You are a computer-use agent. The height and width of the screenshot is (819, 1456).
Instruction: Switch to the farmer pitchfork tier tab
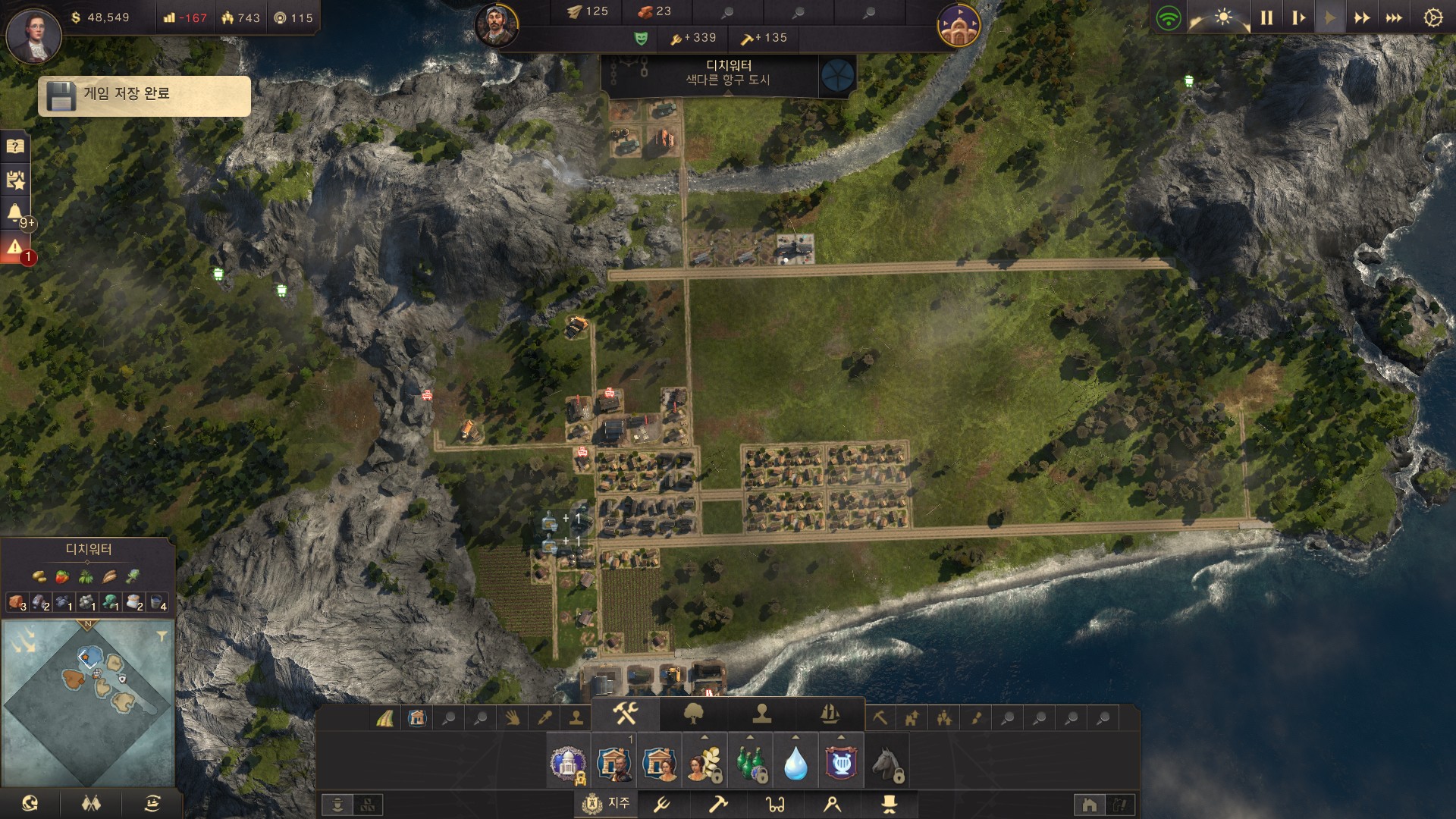coord(662,803)
